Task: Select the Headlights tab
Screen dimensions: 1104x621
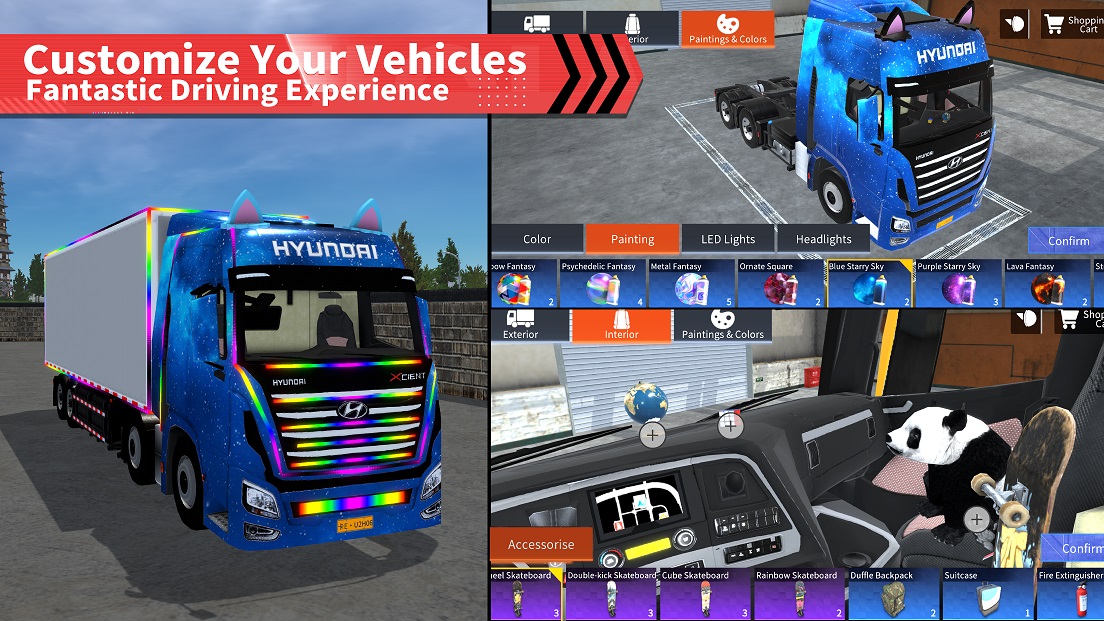Action: [x=823, y=239]
